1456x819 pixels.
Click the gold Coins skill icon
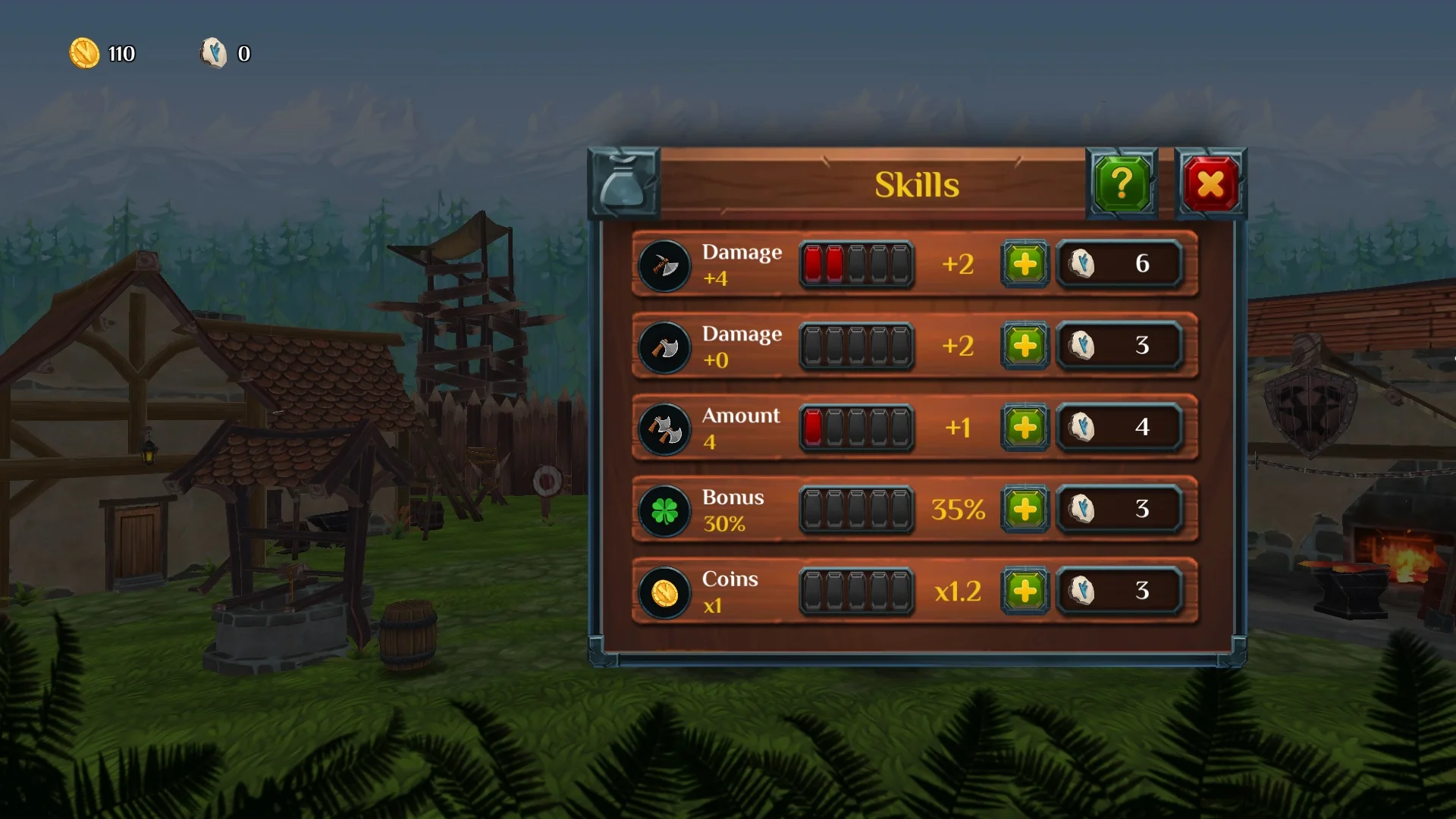tap(664, 592)
